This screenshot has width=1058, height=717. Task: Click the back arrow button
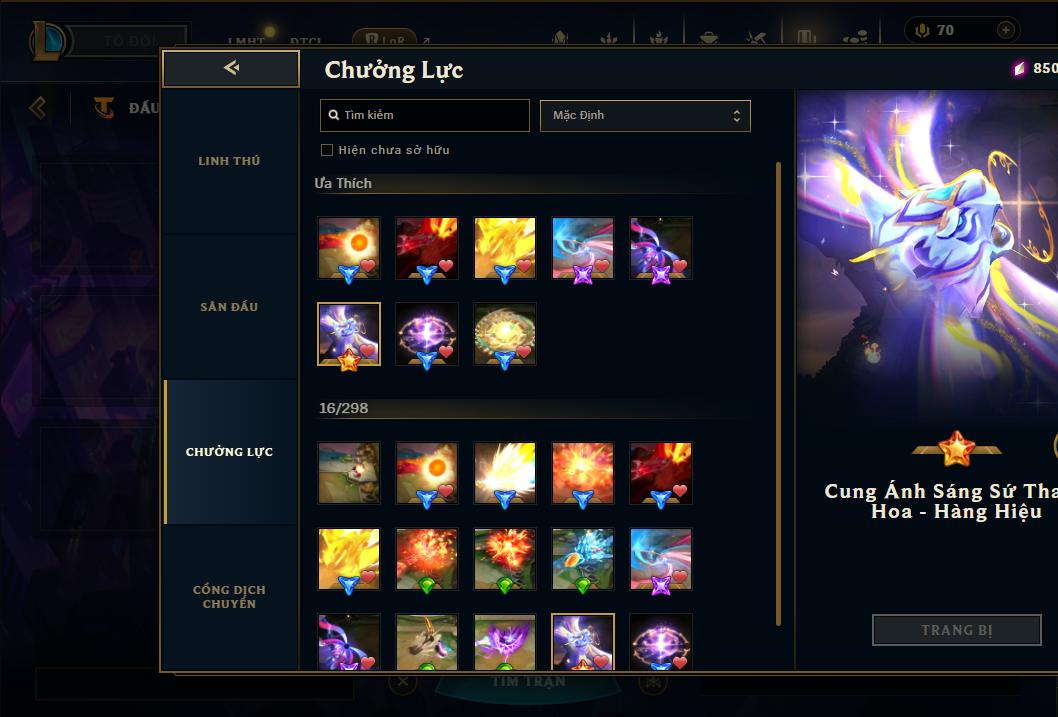tap(231, 69)
